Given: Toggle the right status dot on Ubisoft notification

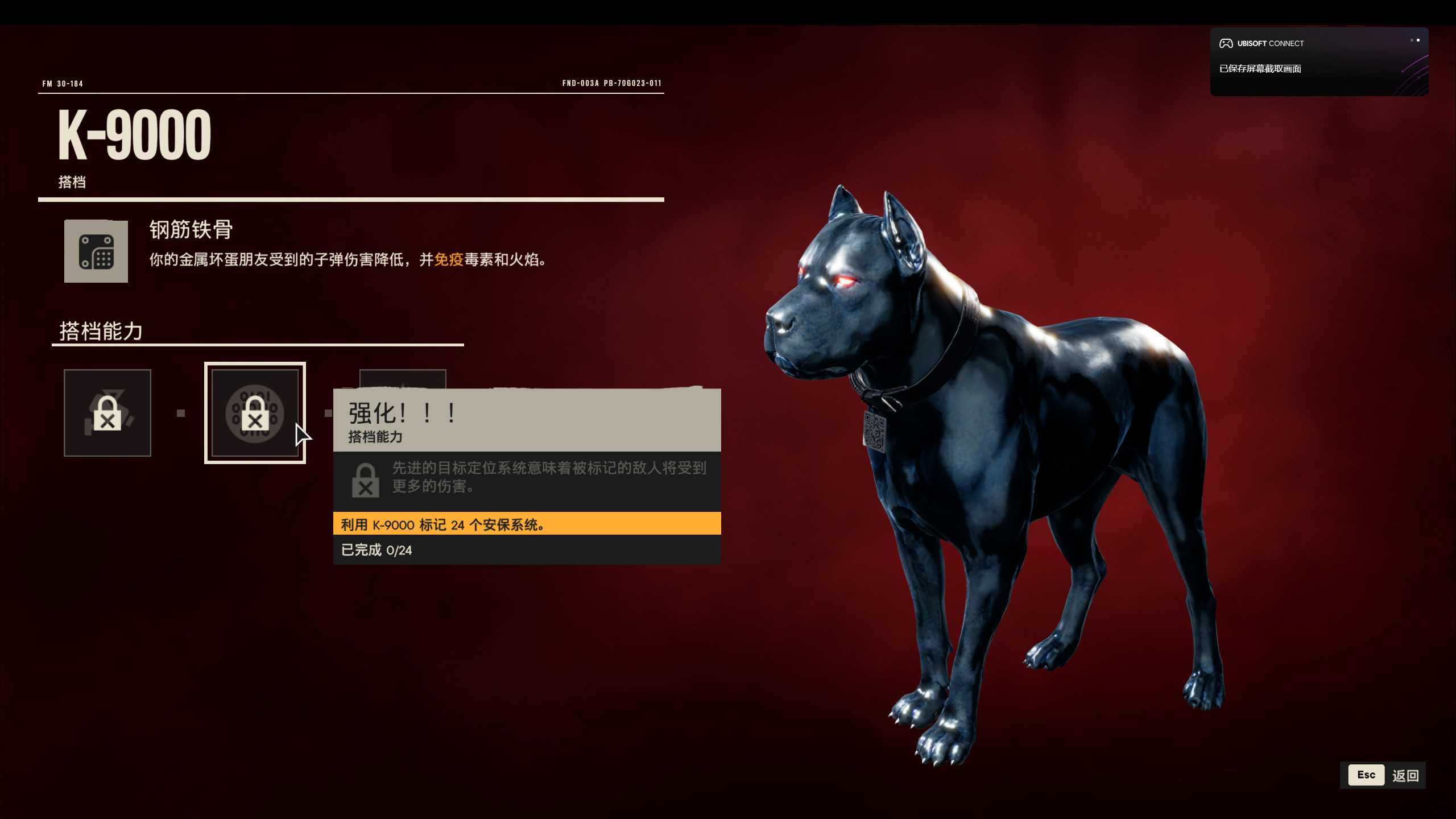Looking at the screenshot, I should click(1418, 40).
